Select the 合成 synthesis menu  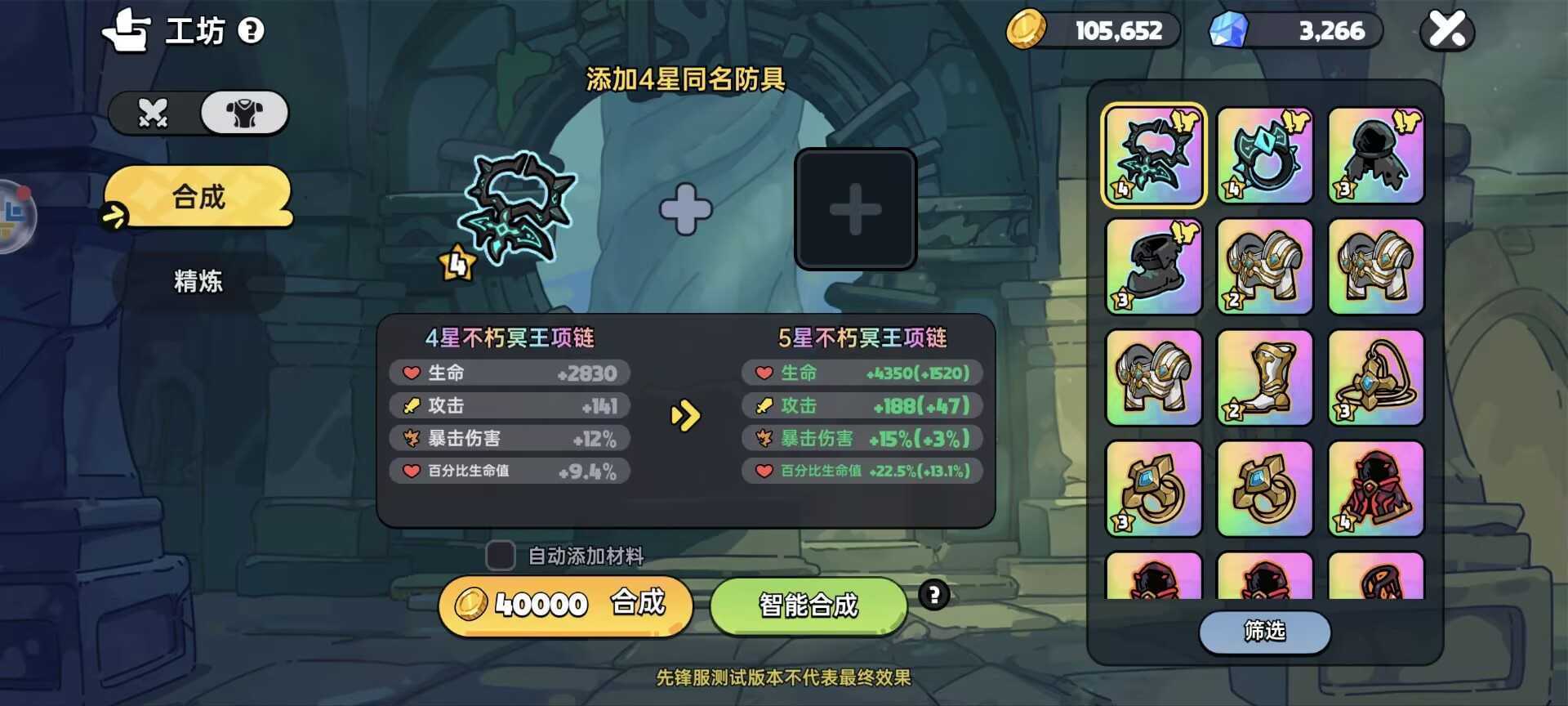pyautogui.click(x=198, y=197)
